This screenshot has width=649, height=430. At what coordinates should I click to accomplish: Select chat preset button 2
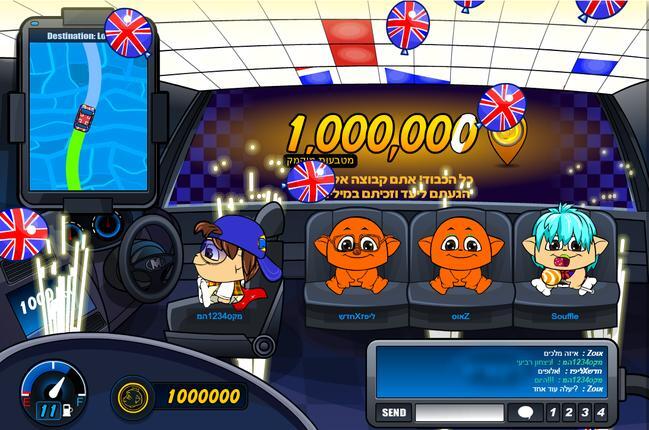click(x=569, y=412)
